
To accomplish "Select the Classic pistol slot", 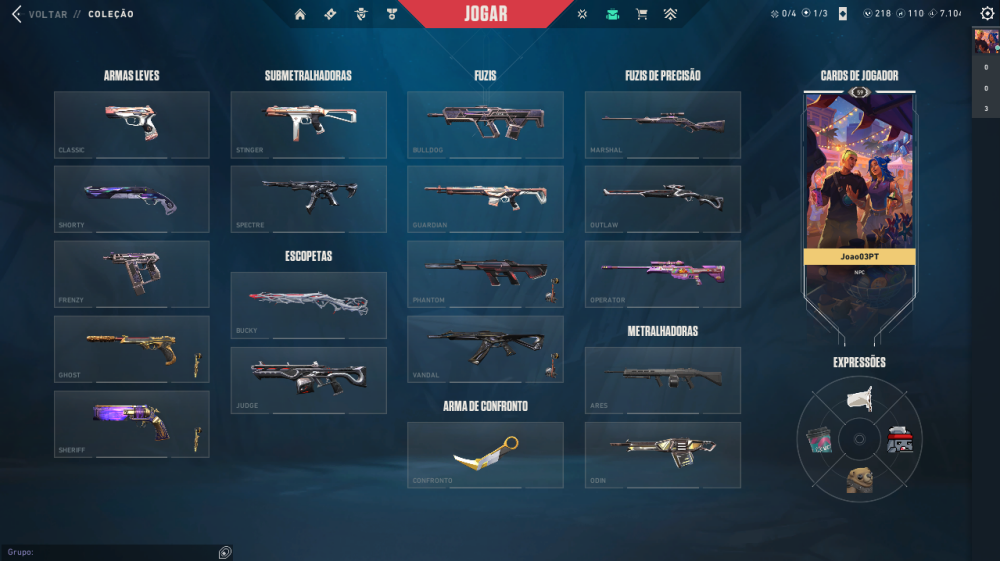I will click(131, 124).
